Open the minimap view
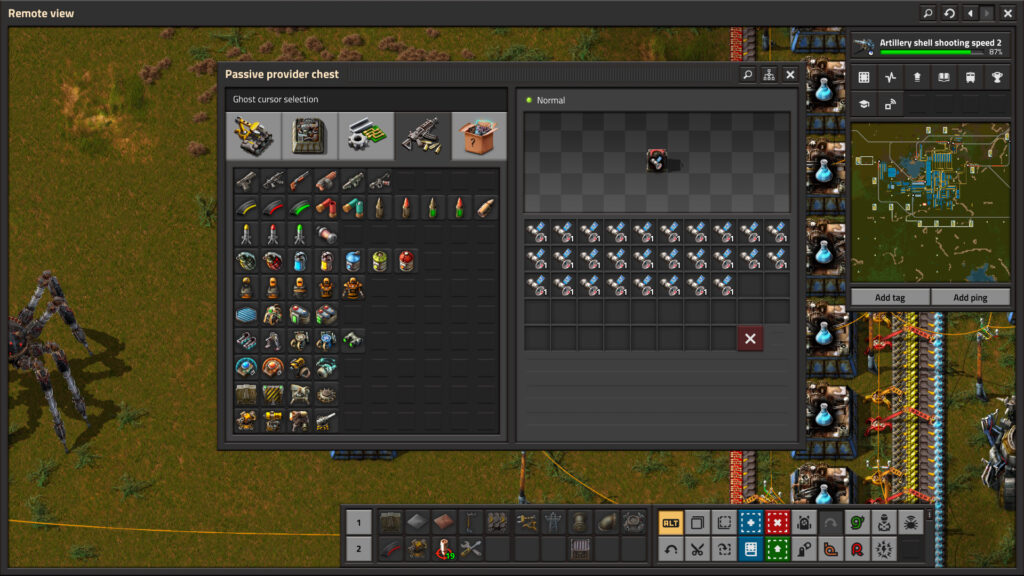1024x576 pixels. point(929,202)
